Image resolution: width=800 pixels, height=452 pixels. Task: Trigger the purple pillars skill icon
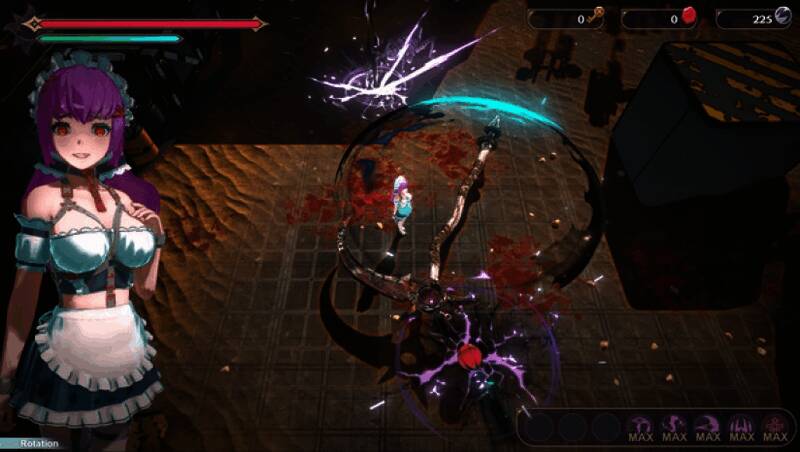[x=741, y=427]
